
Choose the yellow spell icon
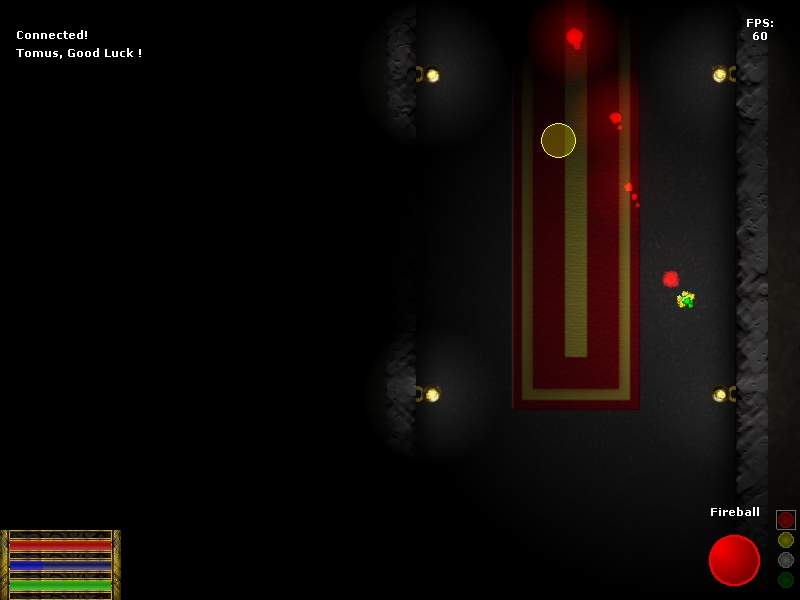786,540
